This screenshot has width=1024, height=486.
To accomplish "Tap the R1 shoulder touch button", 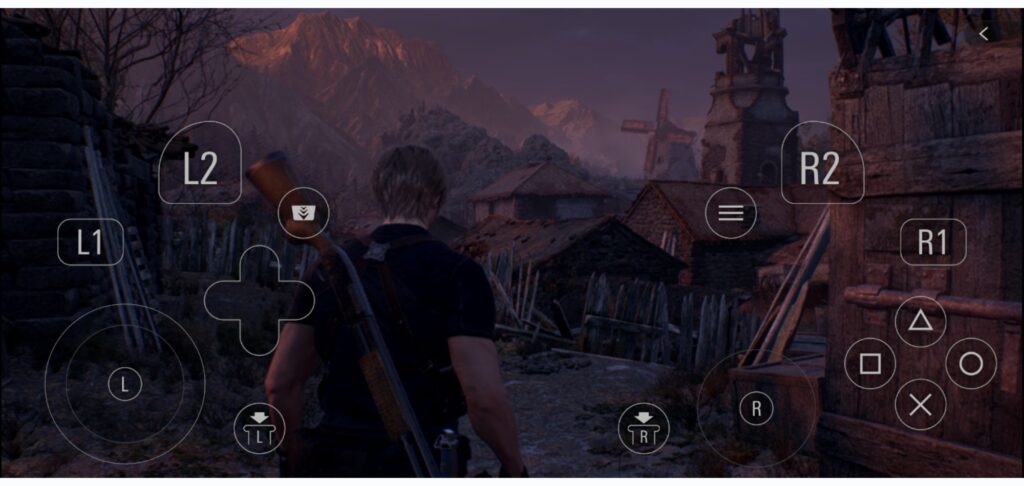I will point(932,243).
